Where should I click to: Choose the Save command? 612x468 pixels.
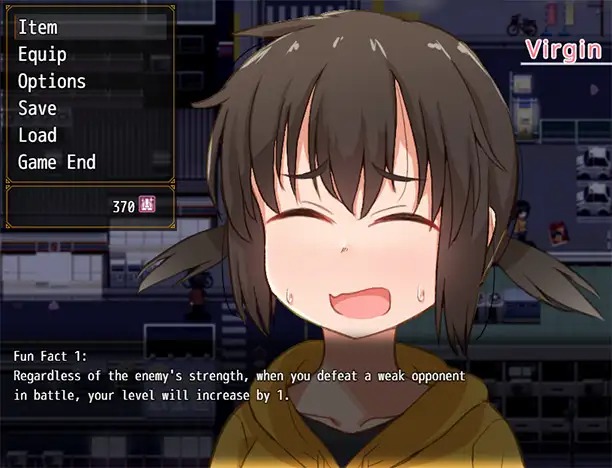[38, 108]
